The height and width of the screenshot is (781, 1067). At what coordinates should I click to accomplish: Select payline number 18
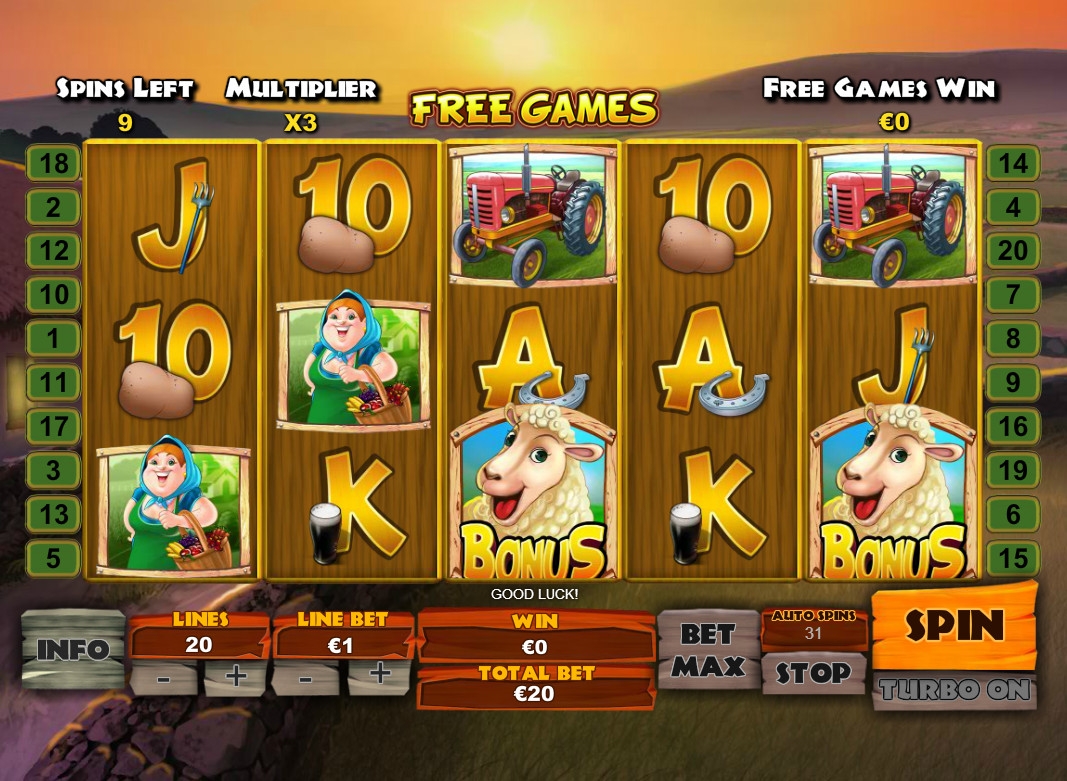coord(53,163)
